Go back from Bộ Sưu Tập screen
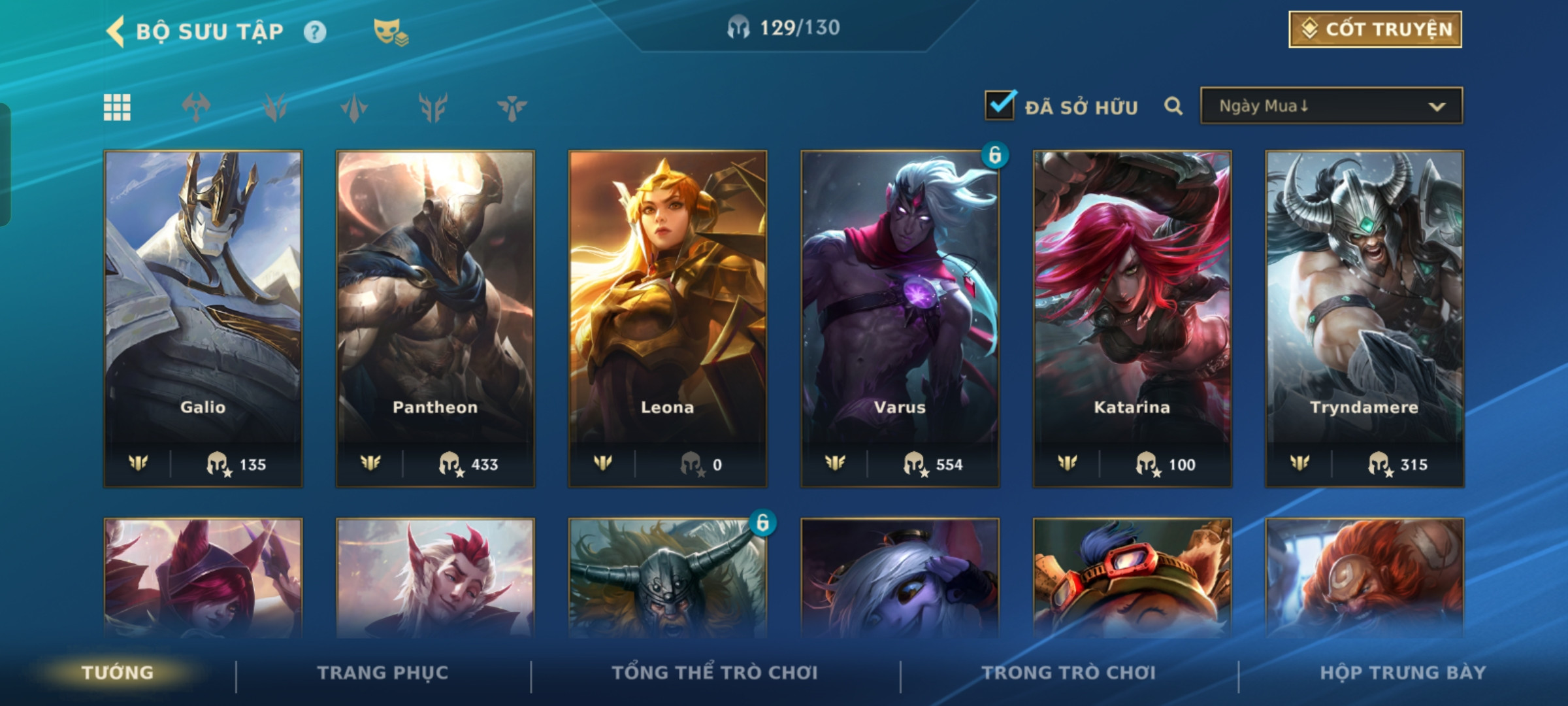Screen dimensions: 1568x706 pyautogui.click(x=116, y=31)
